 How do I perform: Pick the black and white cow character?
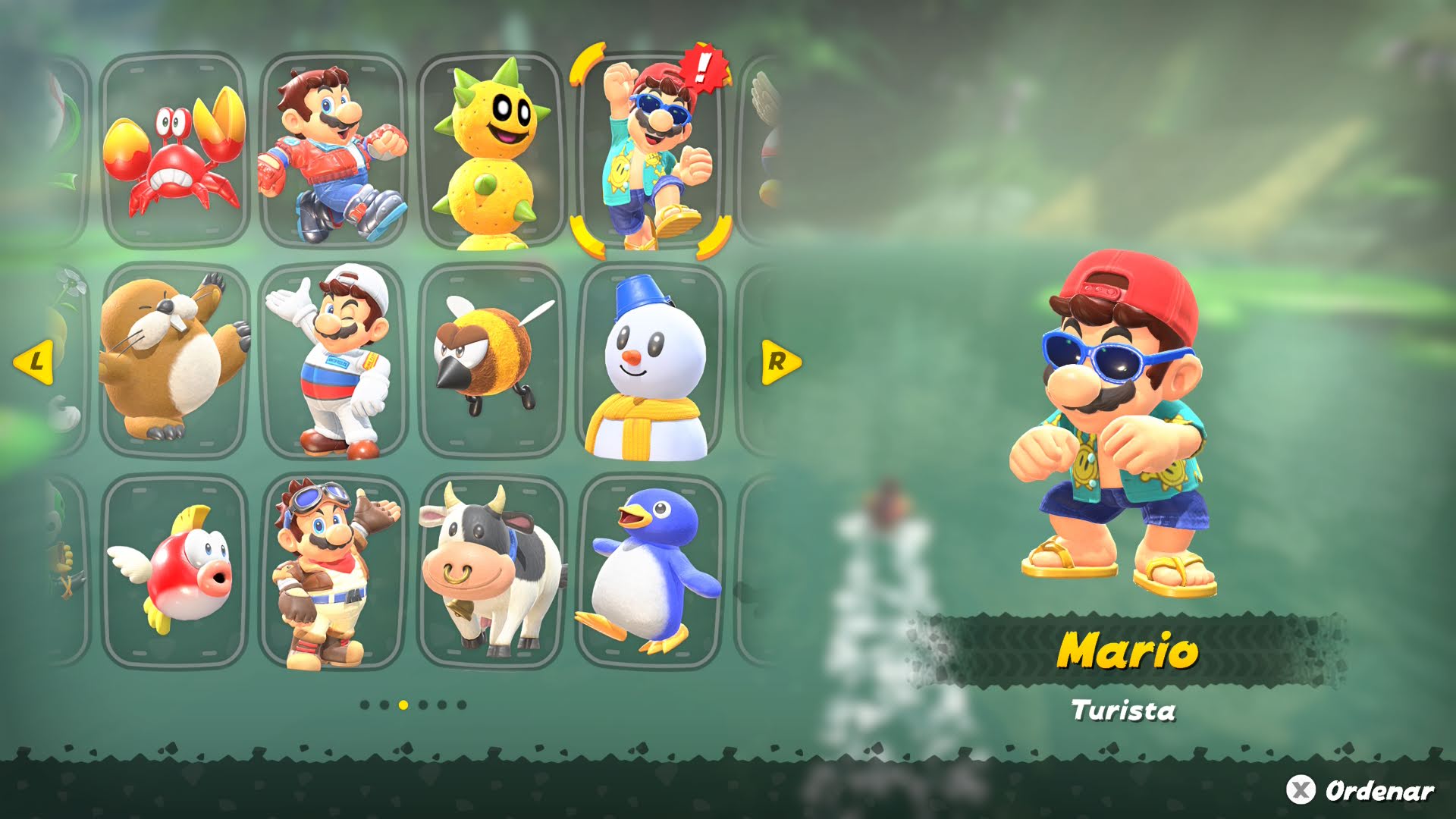pos(491,570)
